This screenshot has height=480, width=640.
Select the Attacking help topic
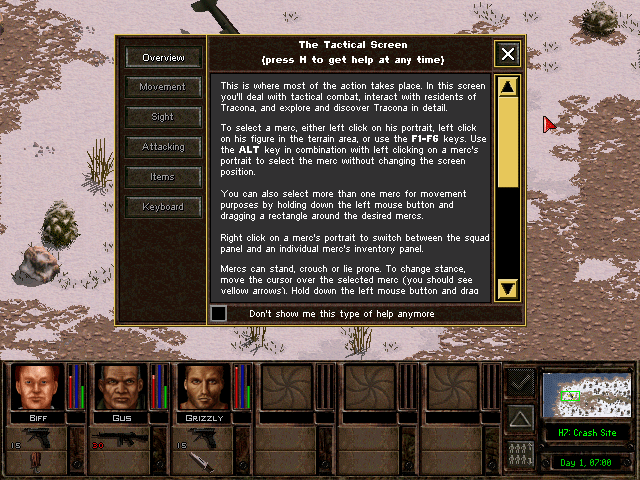click(163, 147)
